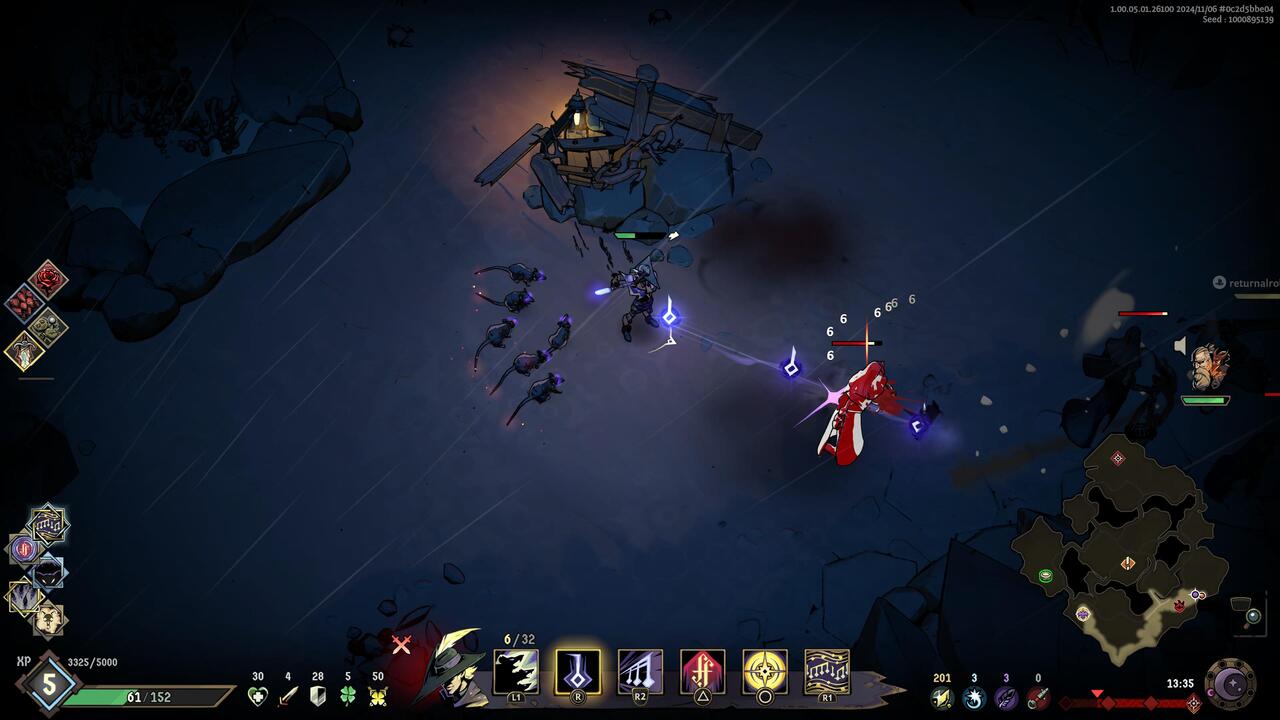Click the crescent moon night cycle dial
The width and height of the screenshot is (1280, 720).
click(1230, 684)
